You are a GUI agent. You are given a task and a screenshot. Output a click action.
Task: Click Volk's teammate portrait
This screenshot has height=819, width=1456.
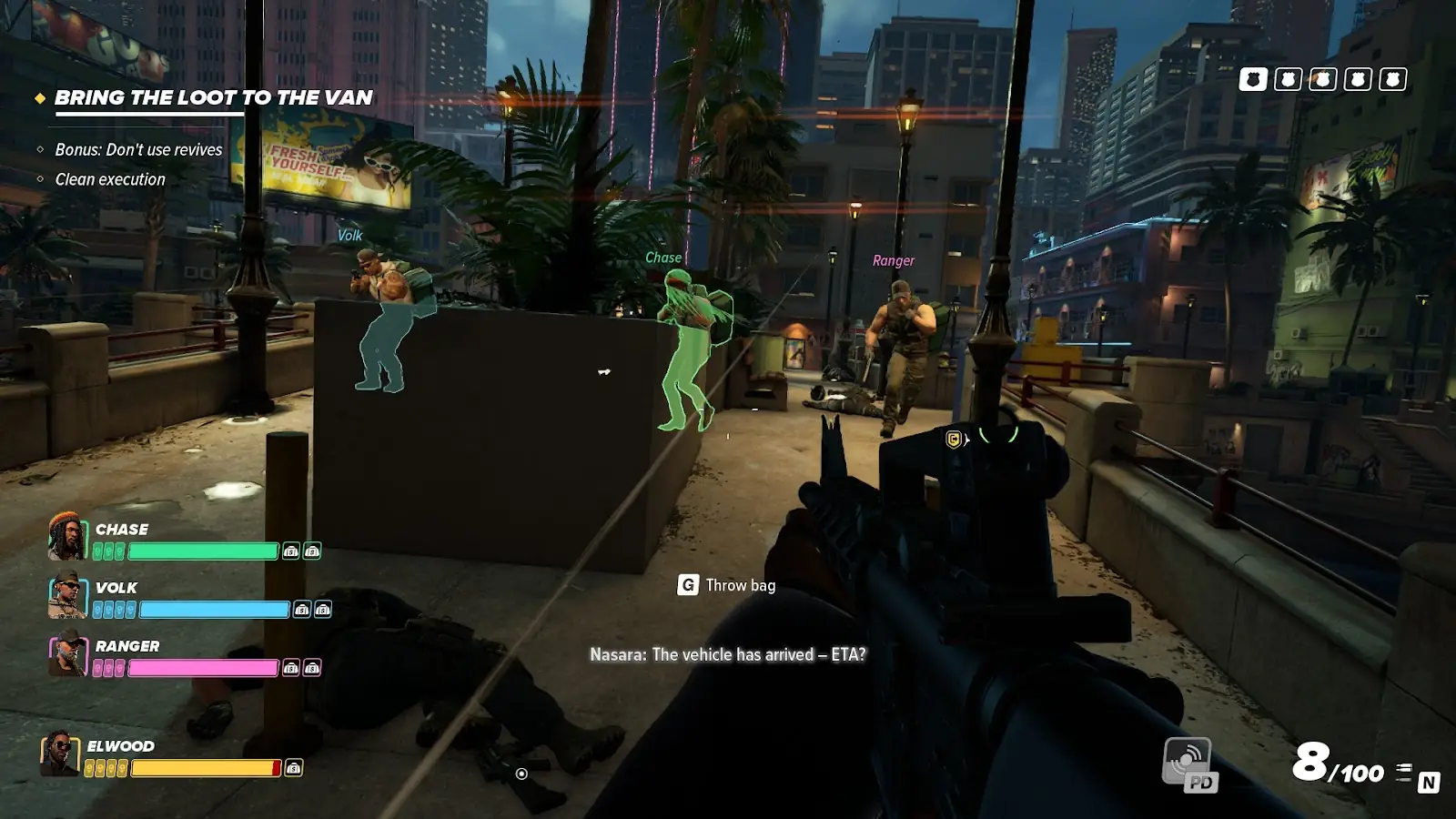(67, 595)
